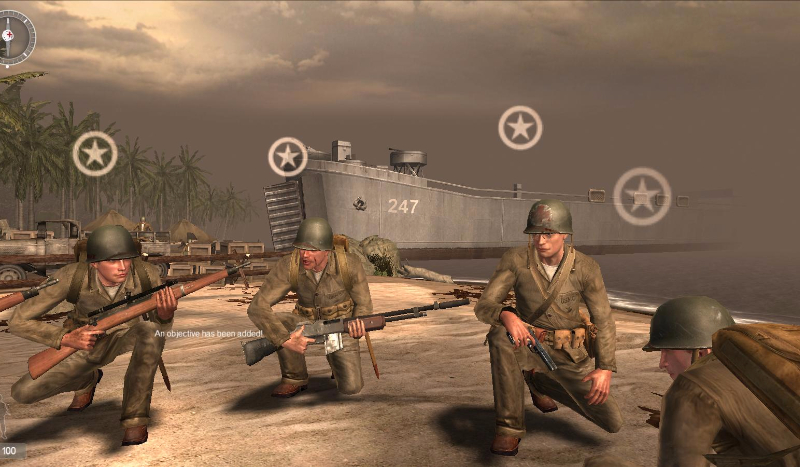This screenshot has height=467, width=800.
Task: Select the squad star marker over the palm trees
Action: (x=95, y=154)
